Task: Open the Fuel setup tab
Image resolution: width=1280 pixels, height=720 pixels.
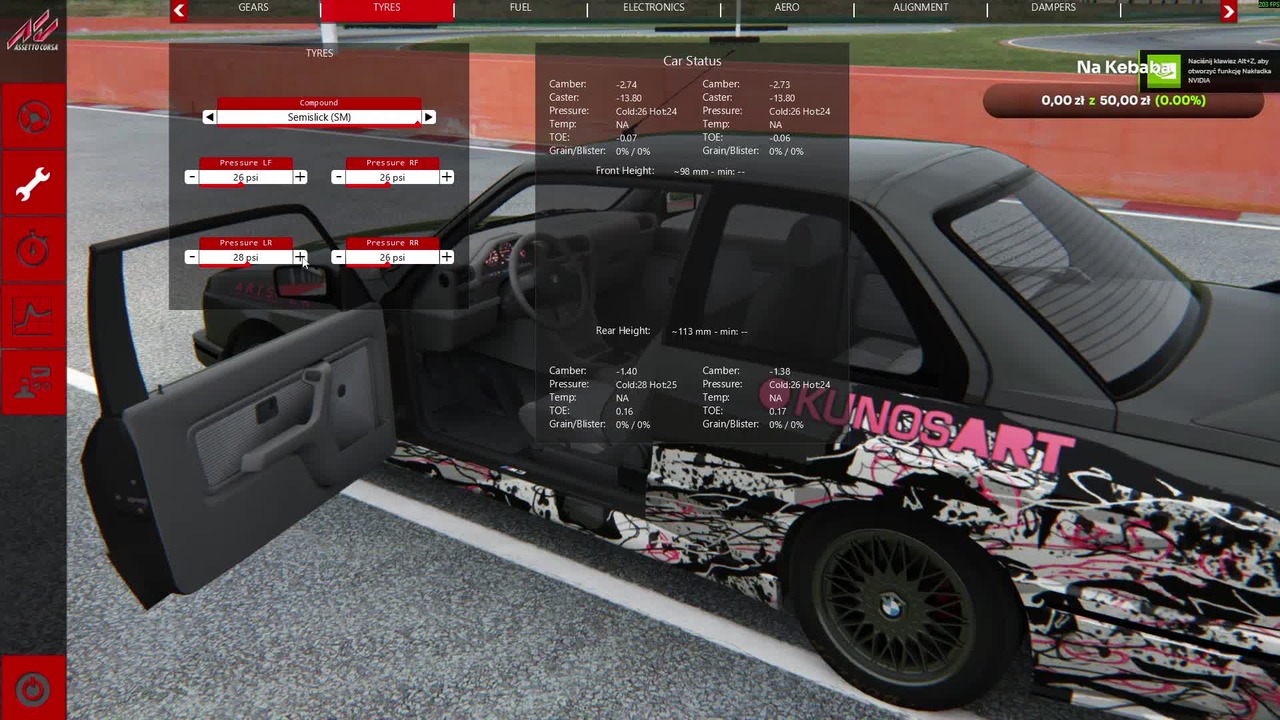Action: tap(520, 8)
